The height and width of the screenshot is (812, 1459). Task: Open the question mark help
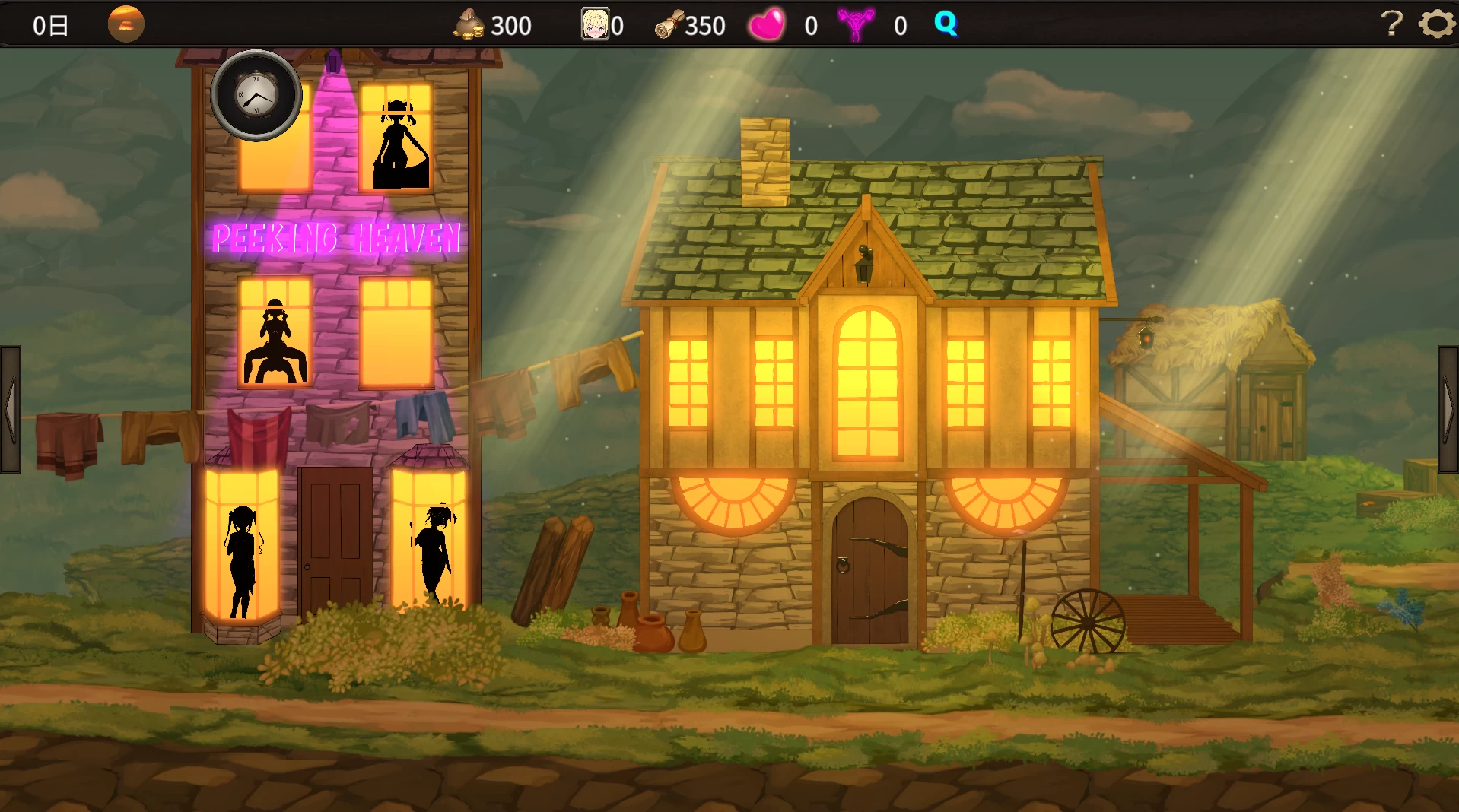(x=1391, y=24)
